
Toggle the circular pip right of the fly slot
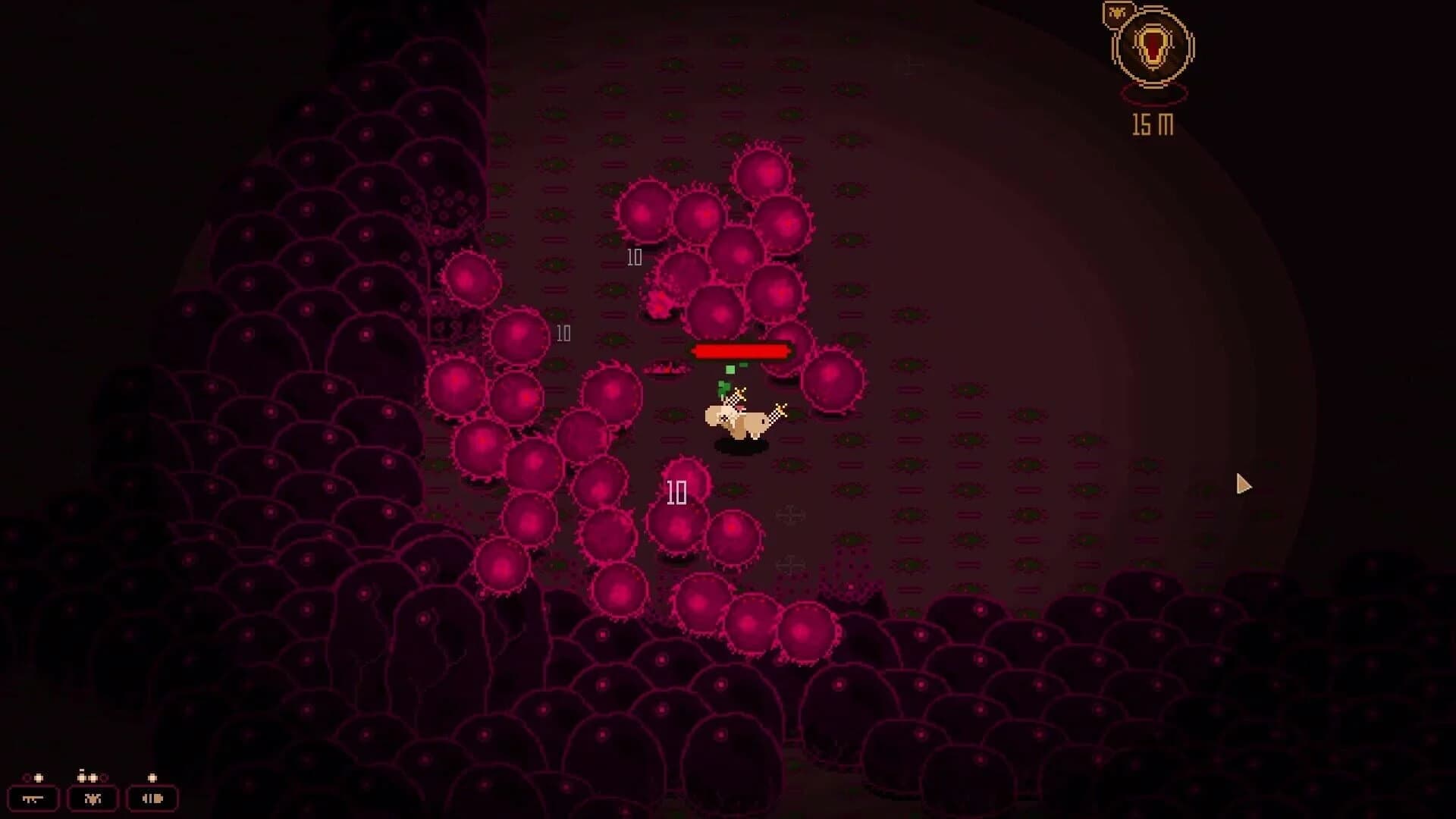pyautogui.click(x=103, y=779)
